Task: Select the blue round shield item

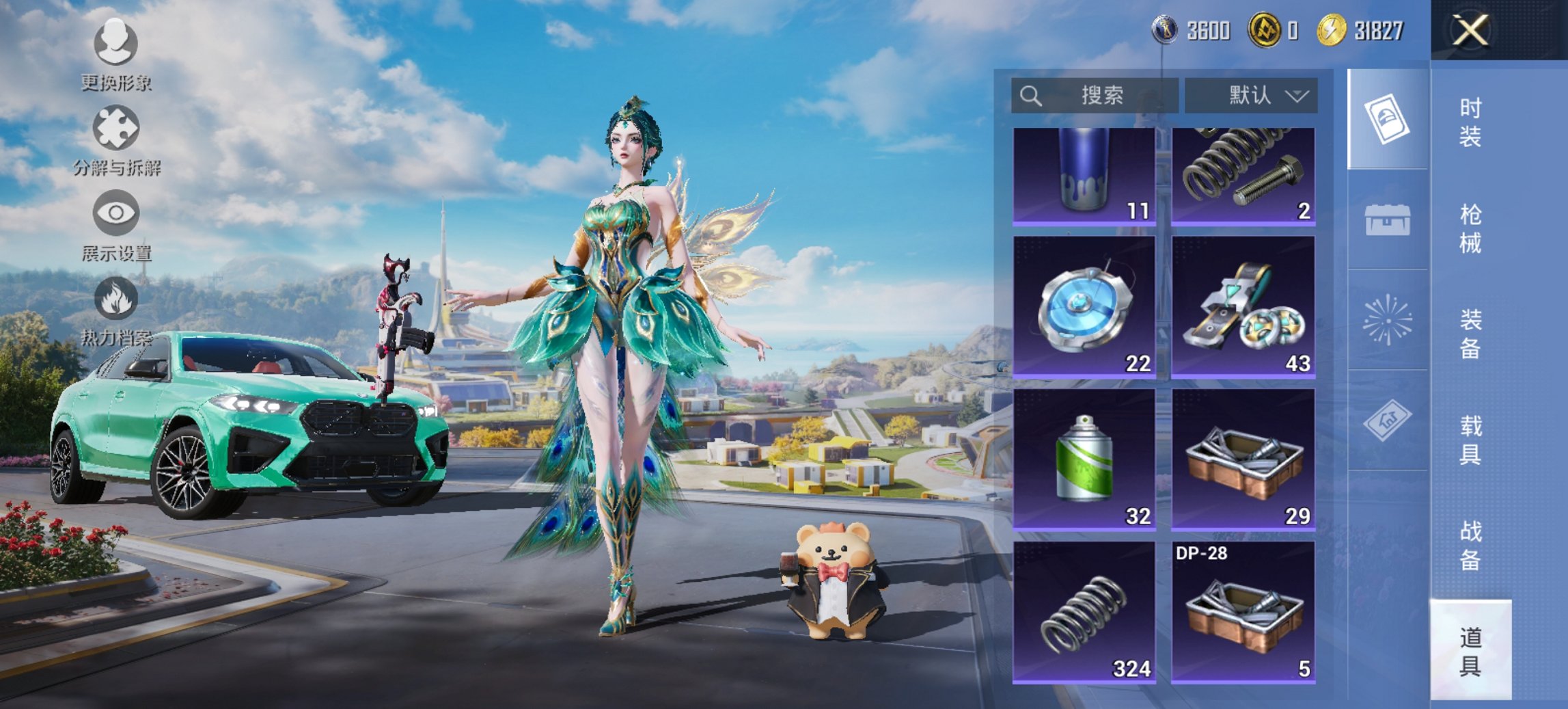Action: 1084,307
